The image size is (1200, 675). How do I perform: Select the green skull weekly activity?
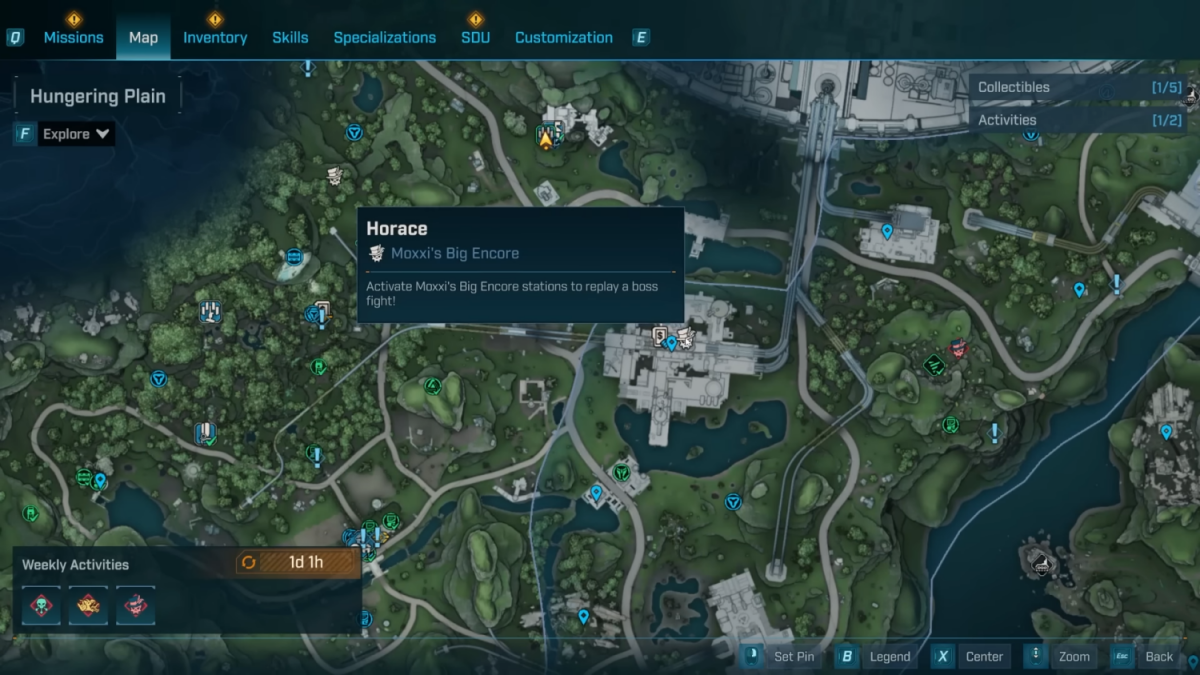coord(42,605)
